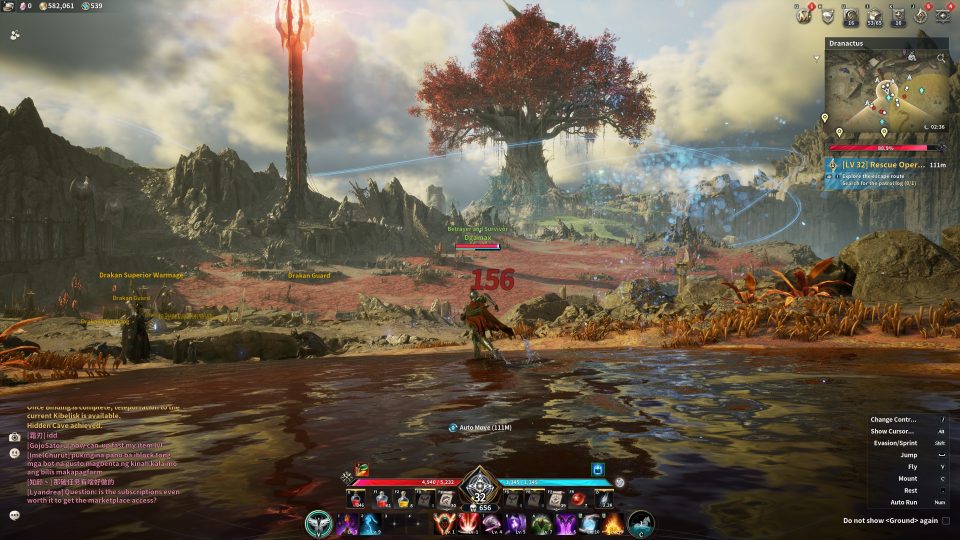This screenshot has height=540, width=960.
Task: Click the horse mount button
Action: [641, 523]
